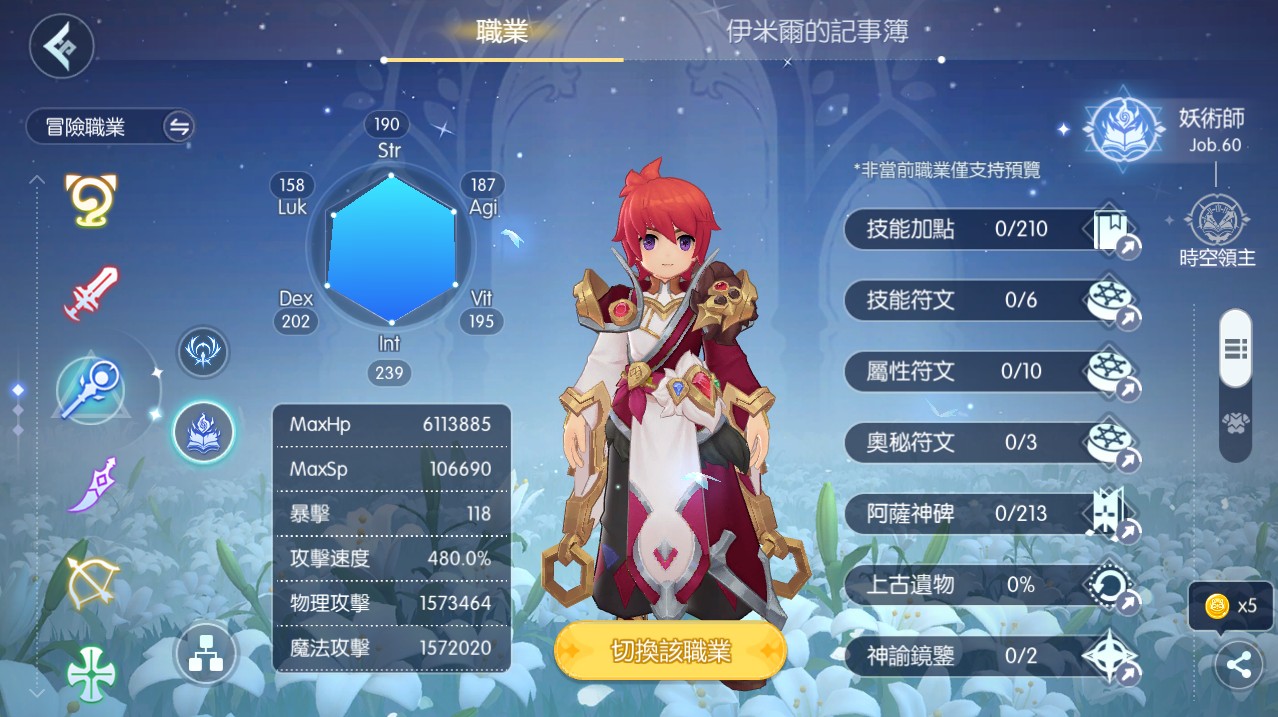Go back with the top-left arrow button
The width and height of the screenshot is (1278, 717).
[x=61, y=46]
